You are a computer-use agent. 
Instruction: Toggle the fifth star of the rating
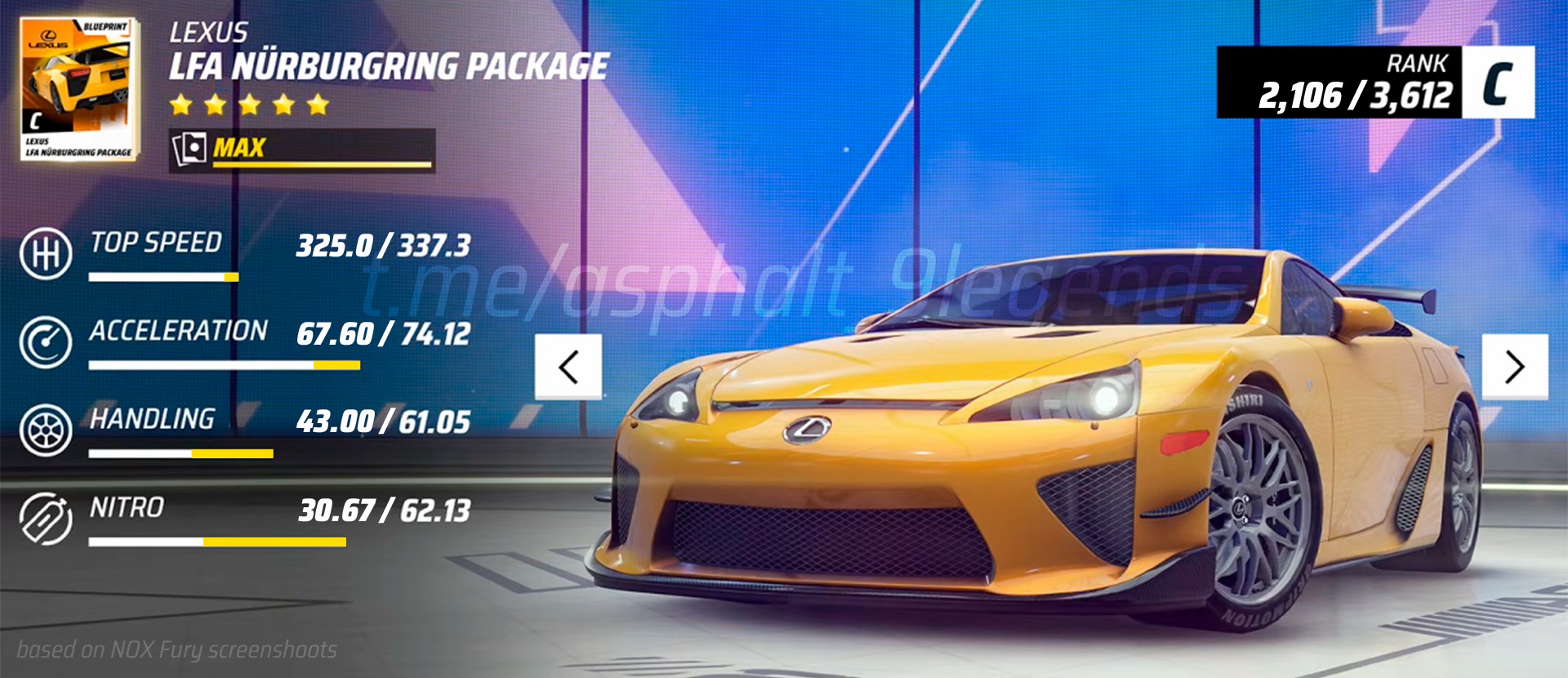318,105
